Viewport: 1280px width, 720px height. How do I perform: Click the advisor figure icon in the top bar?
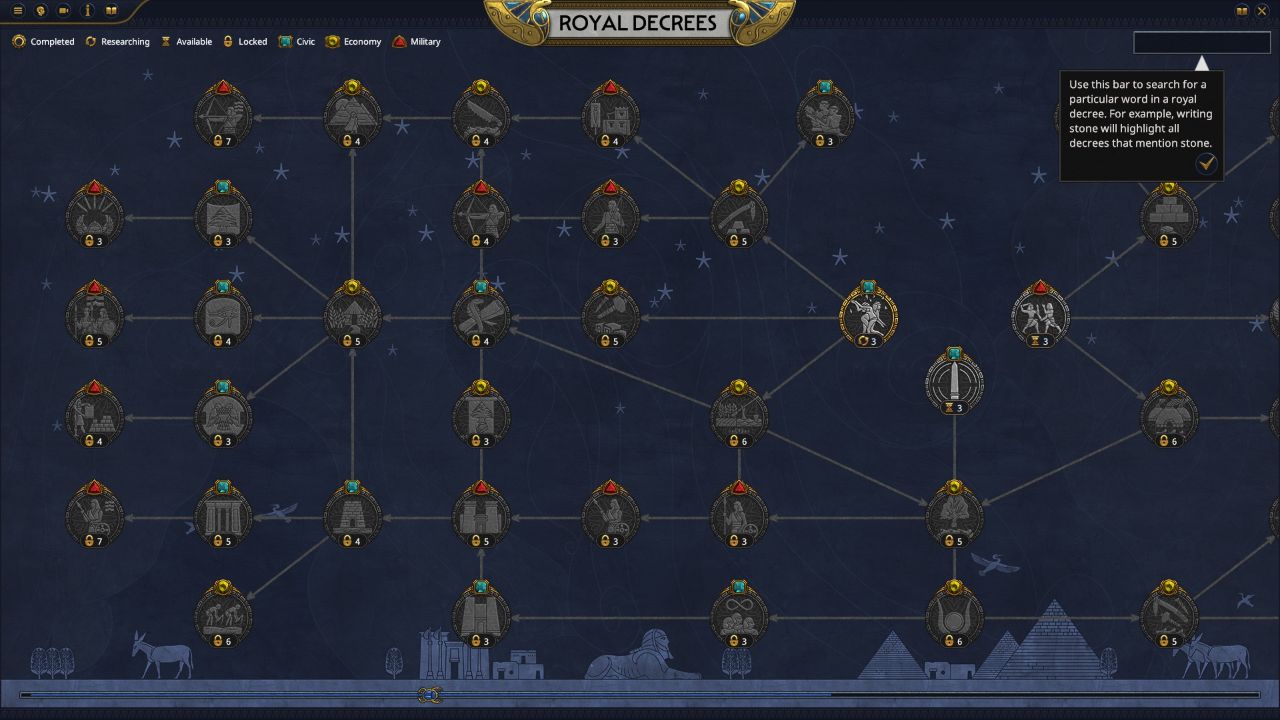pos(86,10)
